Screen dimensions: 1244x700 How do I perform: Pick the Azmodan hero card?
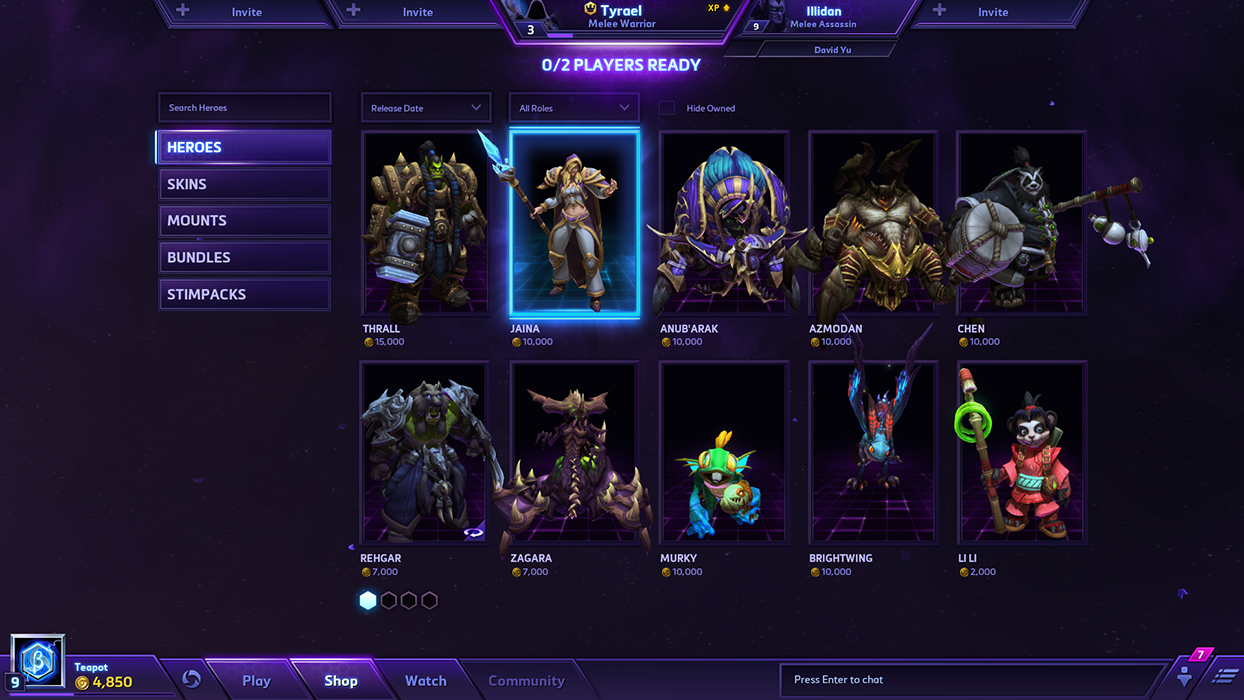point(873,224)
